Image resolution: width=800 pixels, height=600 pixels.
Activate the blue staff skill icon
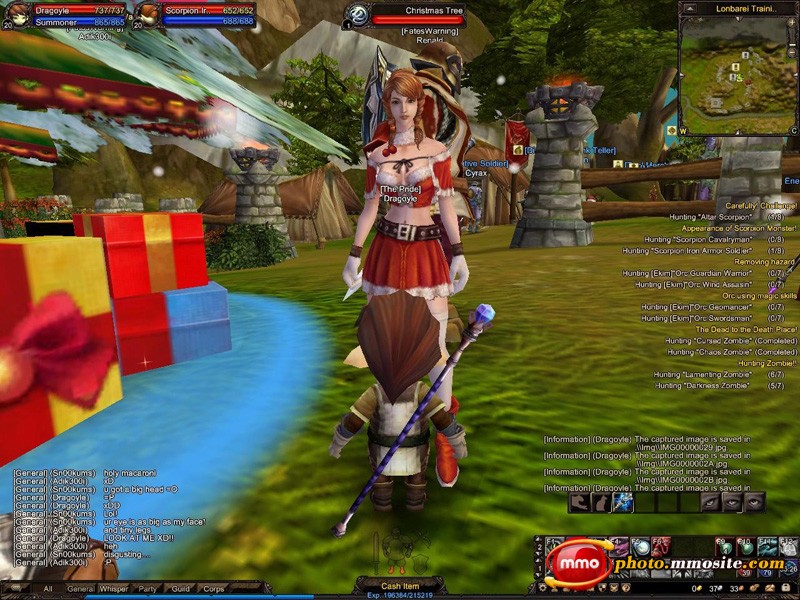pyautogui.click(x=622, y=502)
